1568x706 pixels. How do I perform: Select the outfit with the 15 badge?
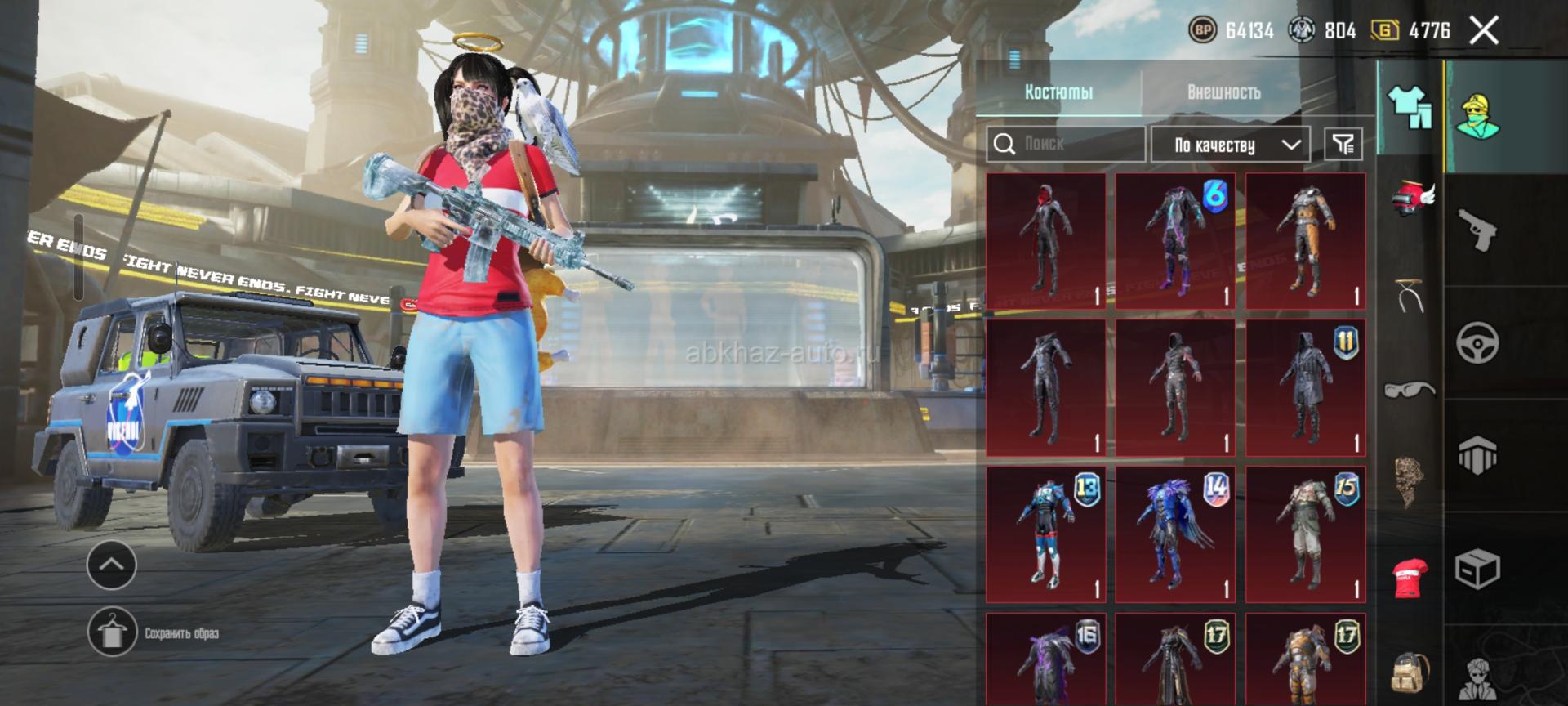click(1305, 534)
